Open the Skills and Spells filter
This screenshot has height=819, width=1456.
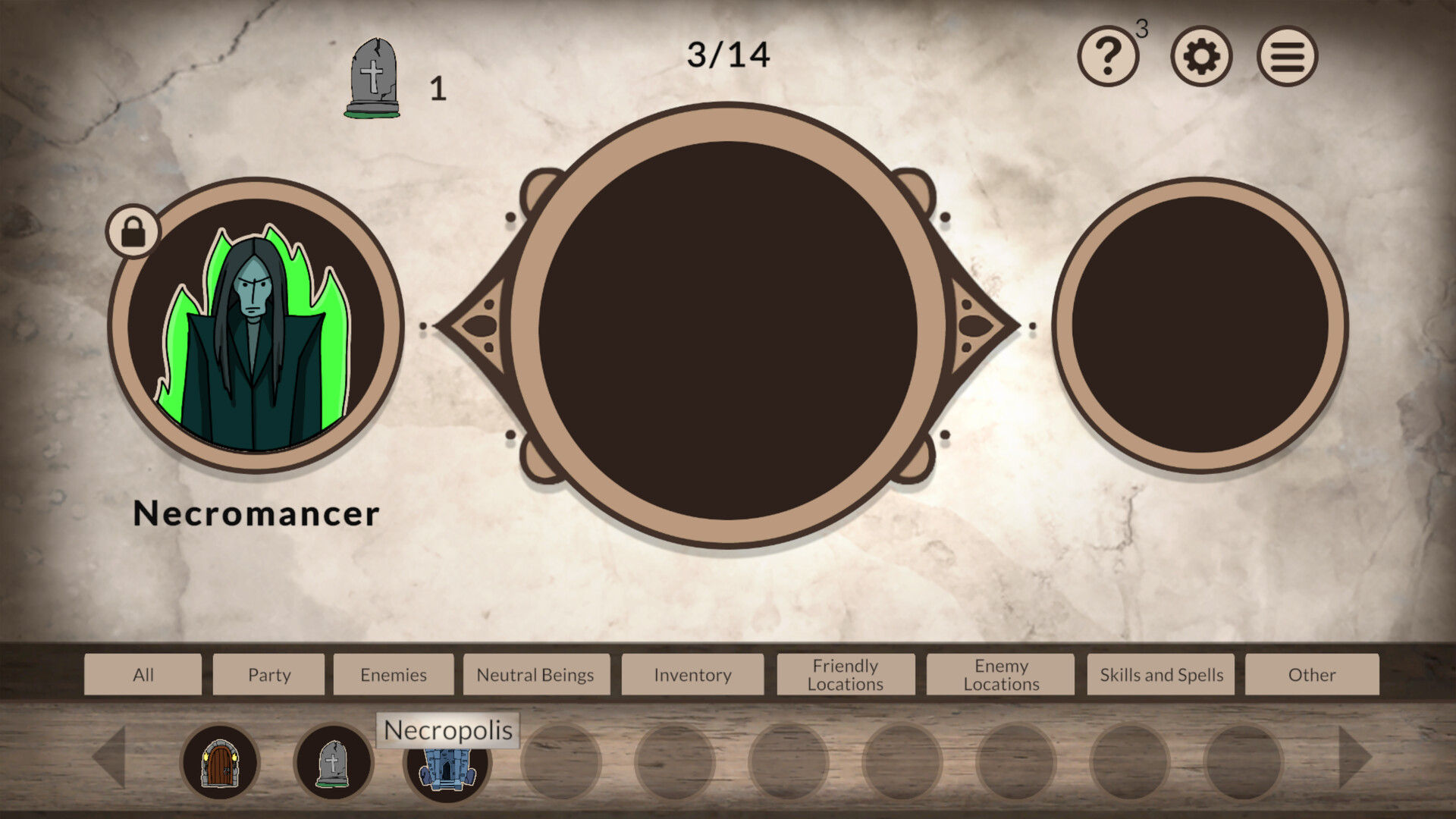tap(1159, 674)
